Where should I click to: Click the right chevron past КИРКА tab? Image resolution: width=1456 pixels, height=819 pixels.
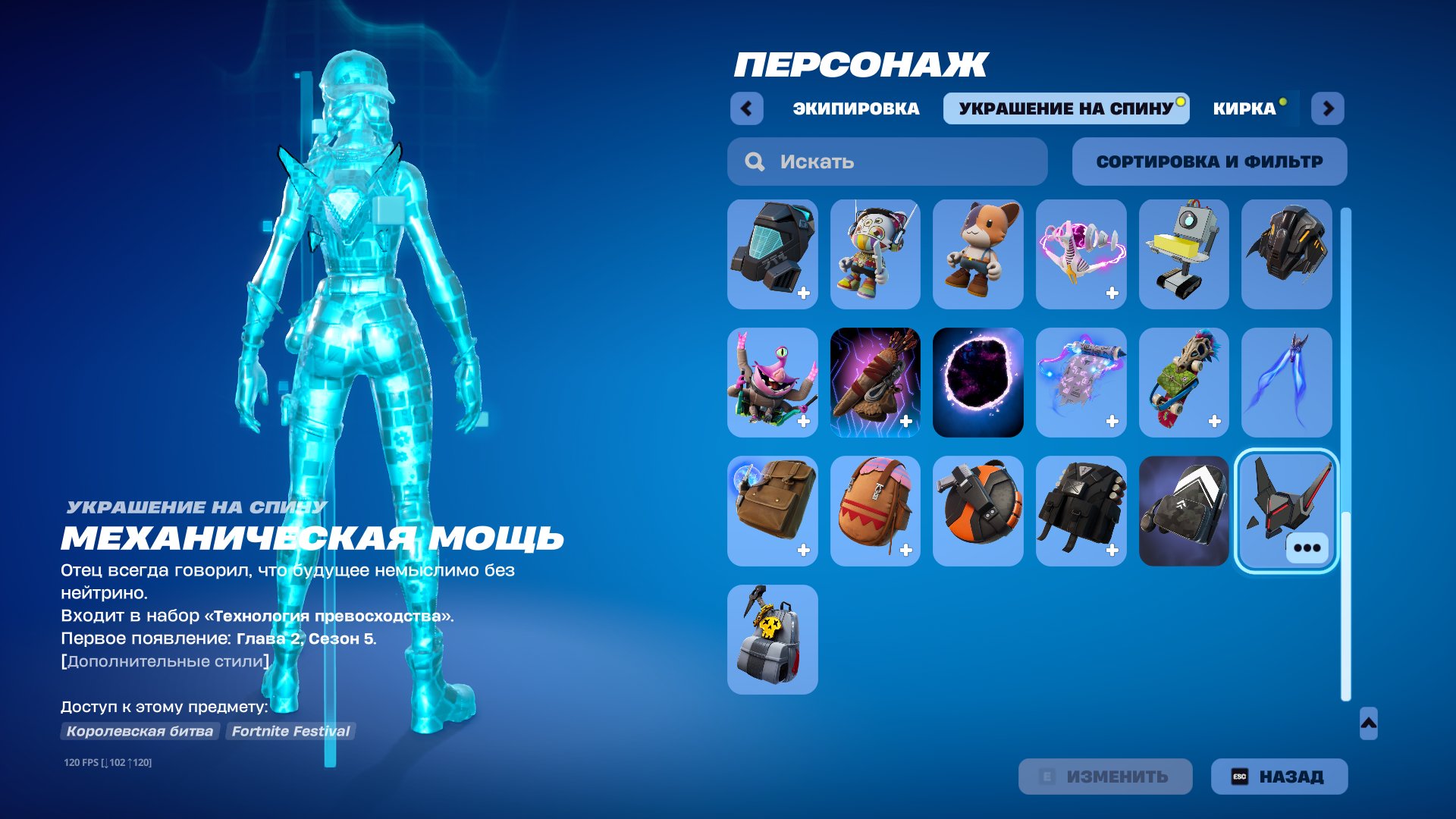(x=1328, y=108)
